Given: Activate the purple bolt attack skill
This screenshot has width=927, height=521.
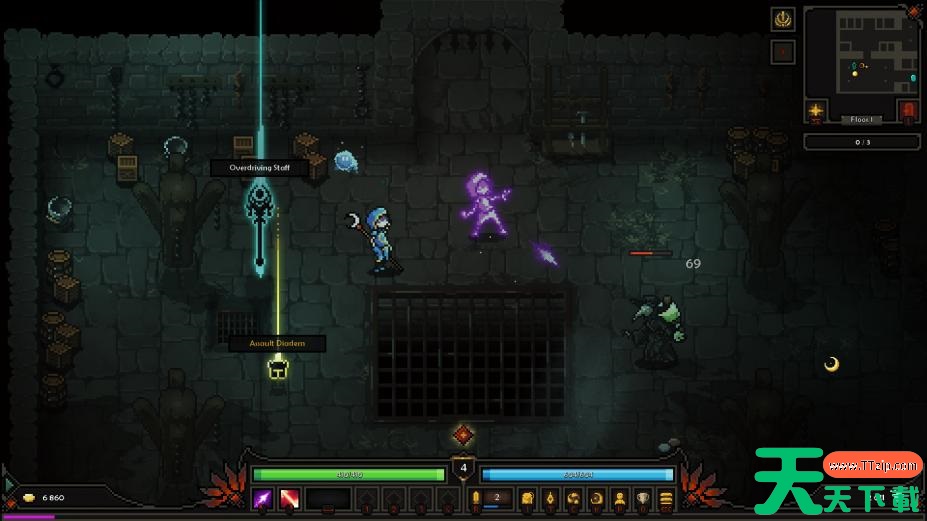Looking at the screenshot, I should [265, 498].
